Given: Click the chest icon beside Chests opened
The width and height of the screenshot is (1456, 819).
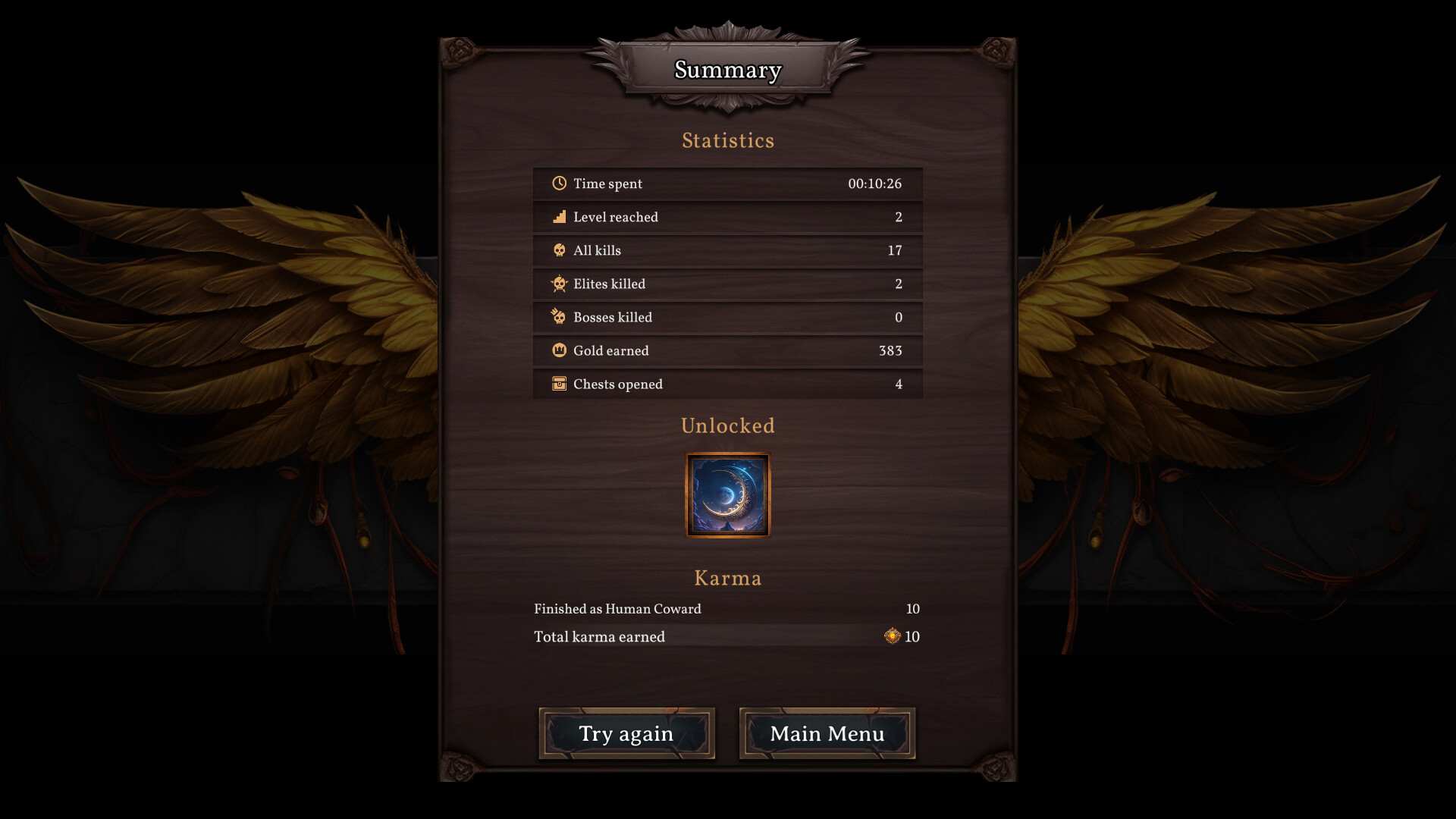Looking at the screenshot, I should click(559, 384).
